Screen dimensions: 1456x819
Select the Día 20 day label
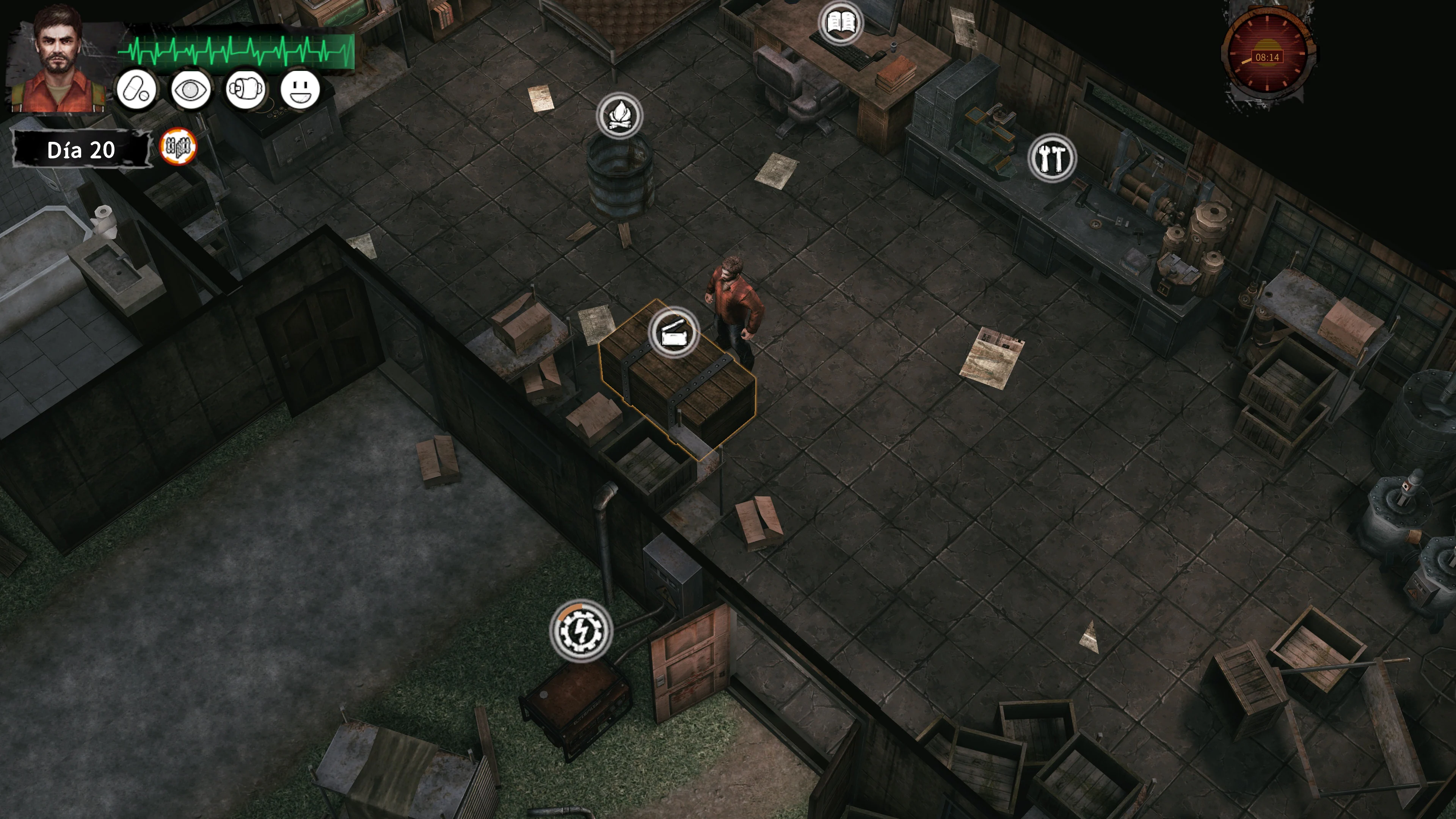click(82, 151)
